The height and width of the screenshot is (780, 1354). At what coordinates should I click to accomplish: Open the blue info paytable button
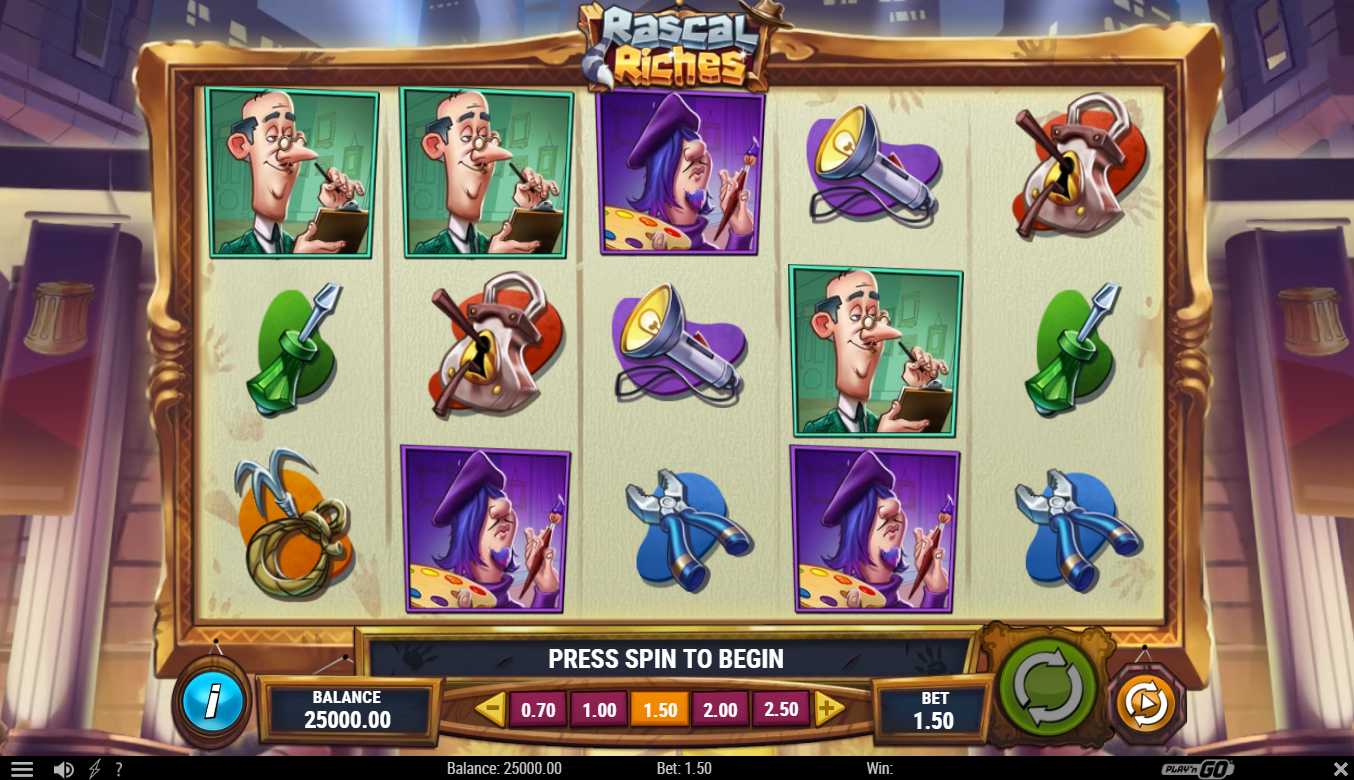click(x=212, y=701)
